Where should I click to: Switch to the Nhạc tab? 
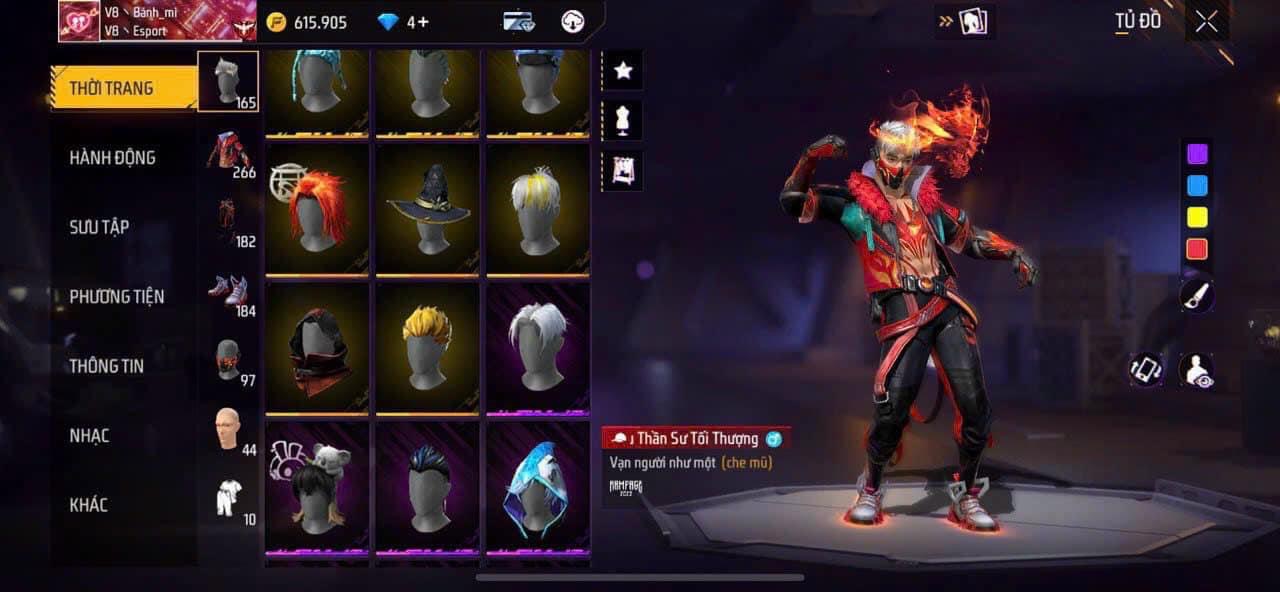(x=89, y=436)
